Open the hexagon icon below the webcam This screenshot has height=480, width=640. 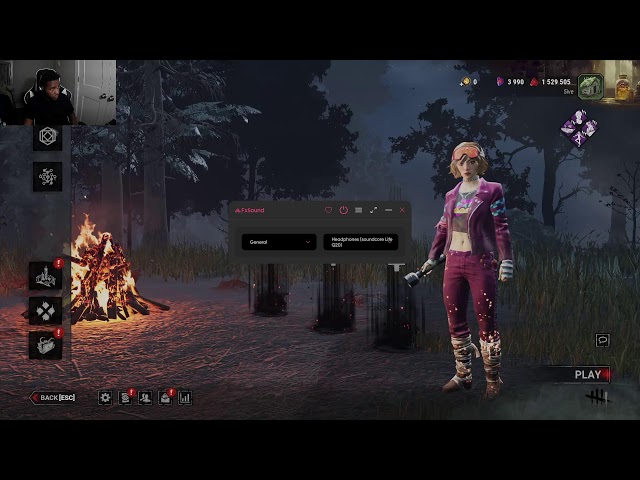tap(47, 137)
